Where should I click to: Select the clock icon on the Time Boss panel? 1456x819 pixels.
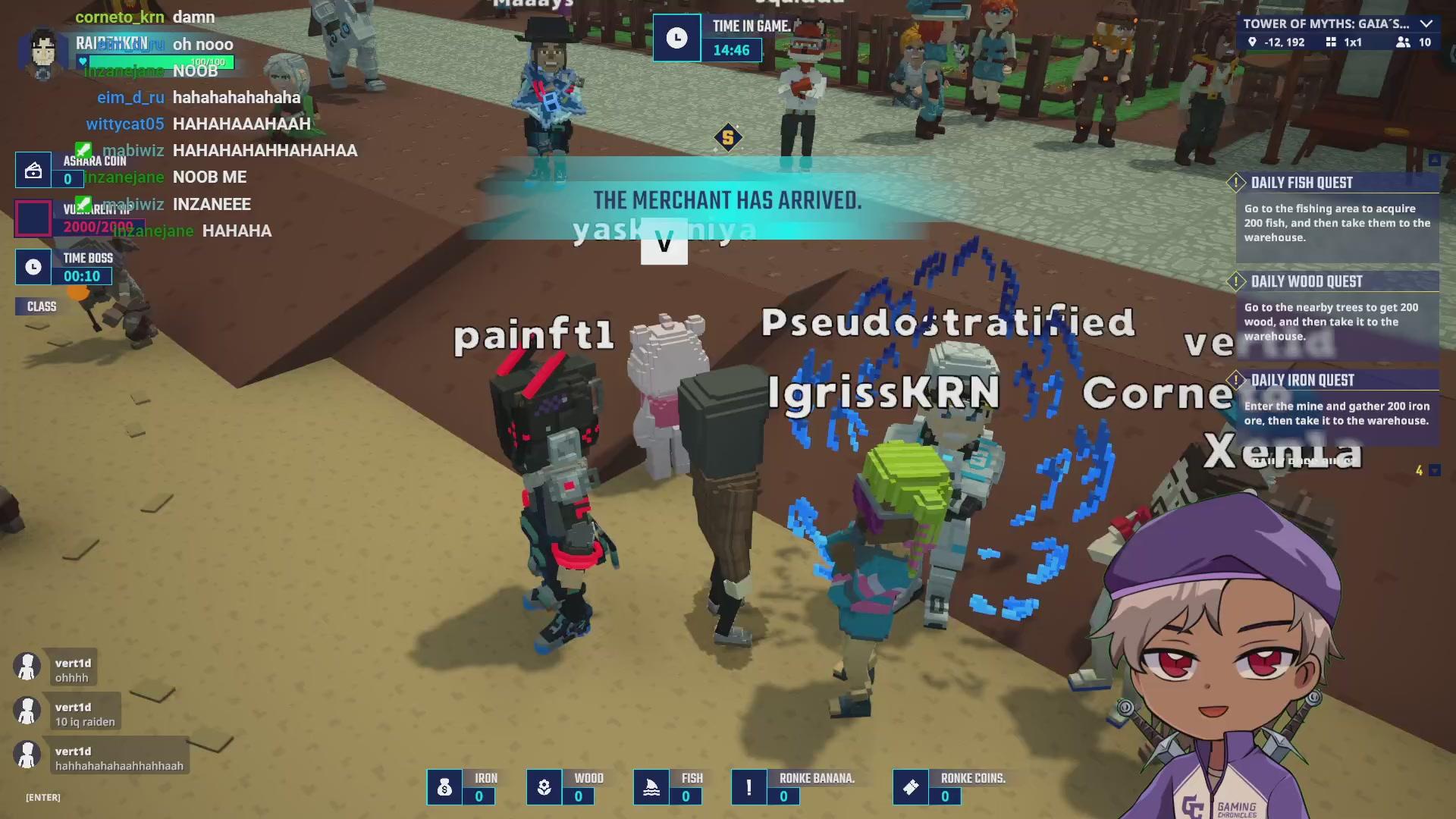(32, 267)
